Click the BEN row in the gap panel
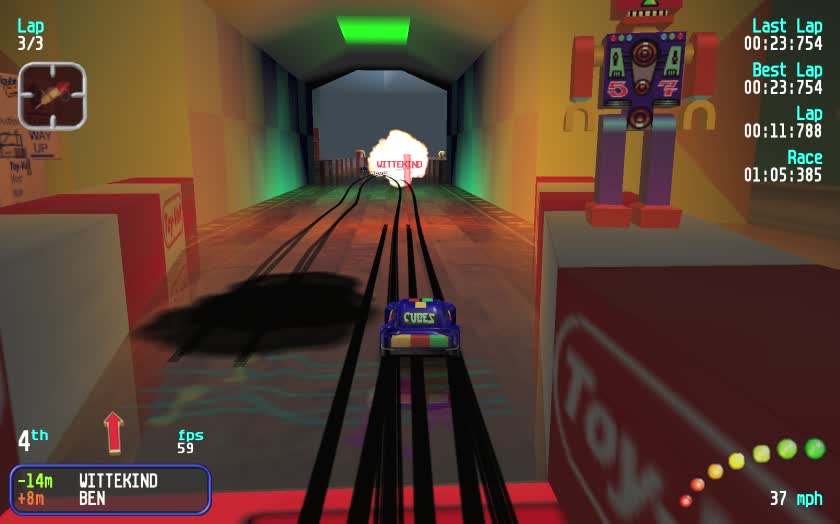The width and height of the screenshot is (840, 524). click(110, 498)
